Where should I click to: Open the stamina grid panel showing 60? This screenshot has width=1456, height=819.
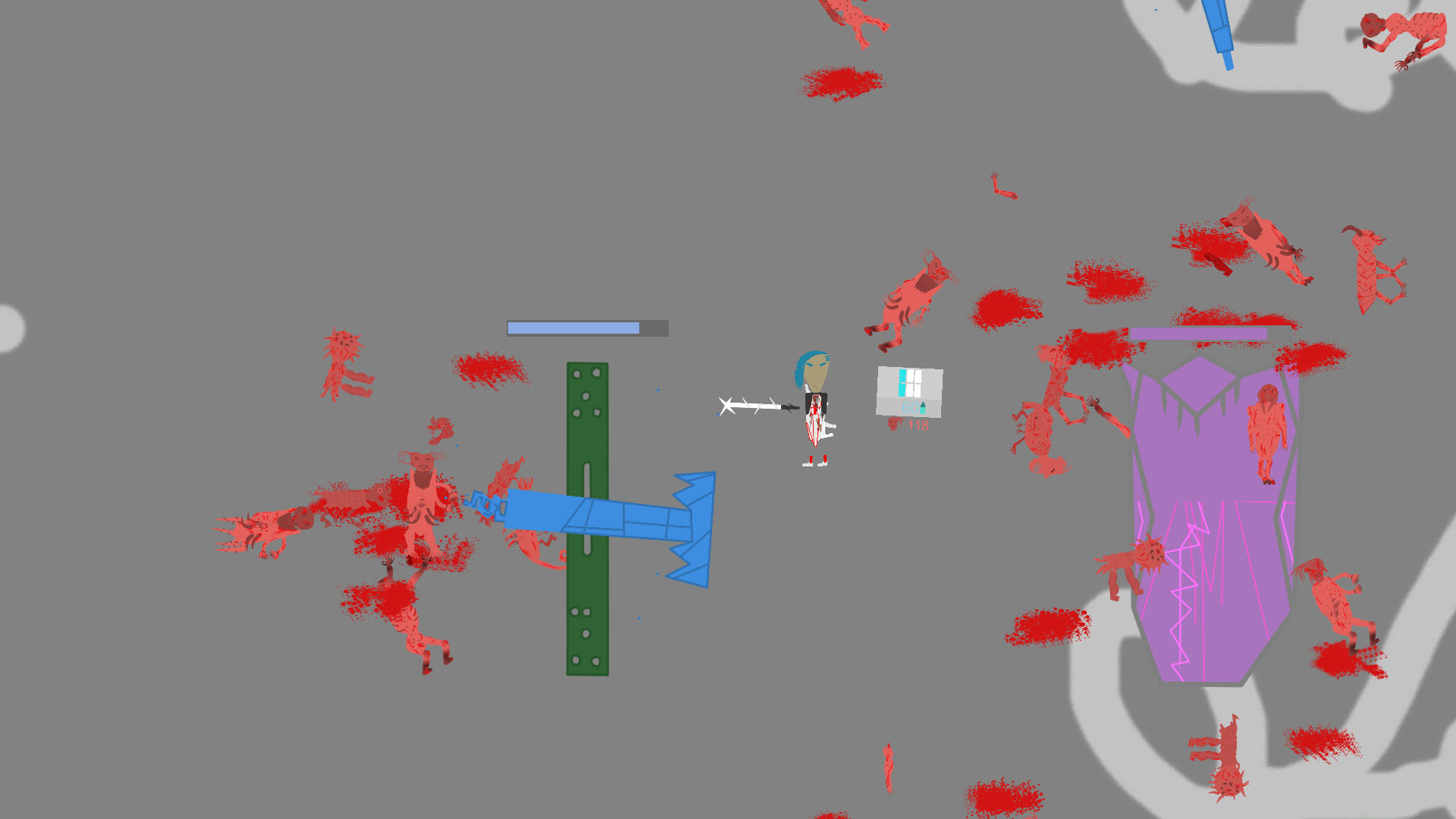click(x=908, y=391)
